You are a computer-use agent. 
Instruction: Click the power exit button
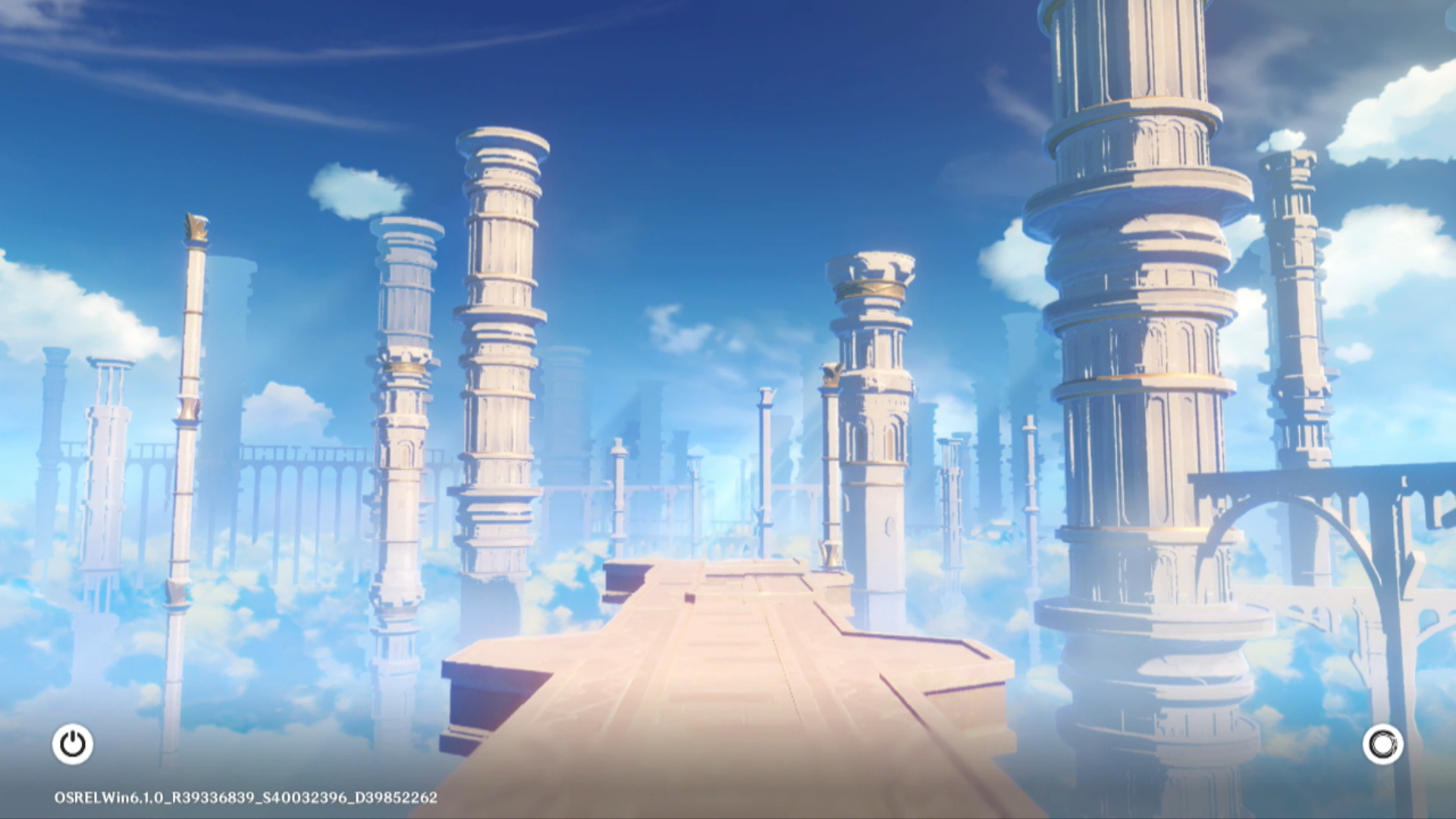tap(73, 744)
